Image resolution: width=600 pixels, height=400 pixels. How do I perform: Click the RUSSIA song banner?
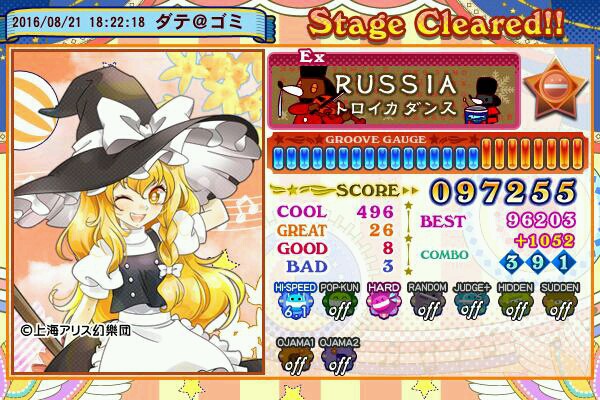(394, 90)
